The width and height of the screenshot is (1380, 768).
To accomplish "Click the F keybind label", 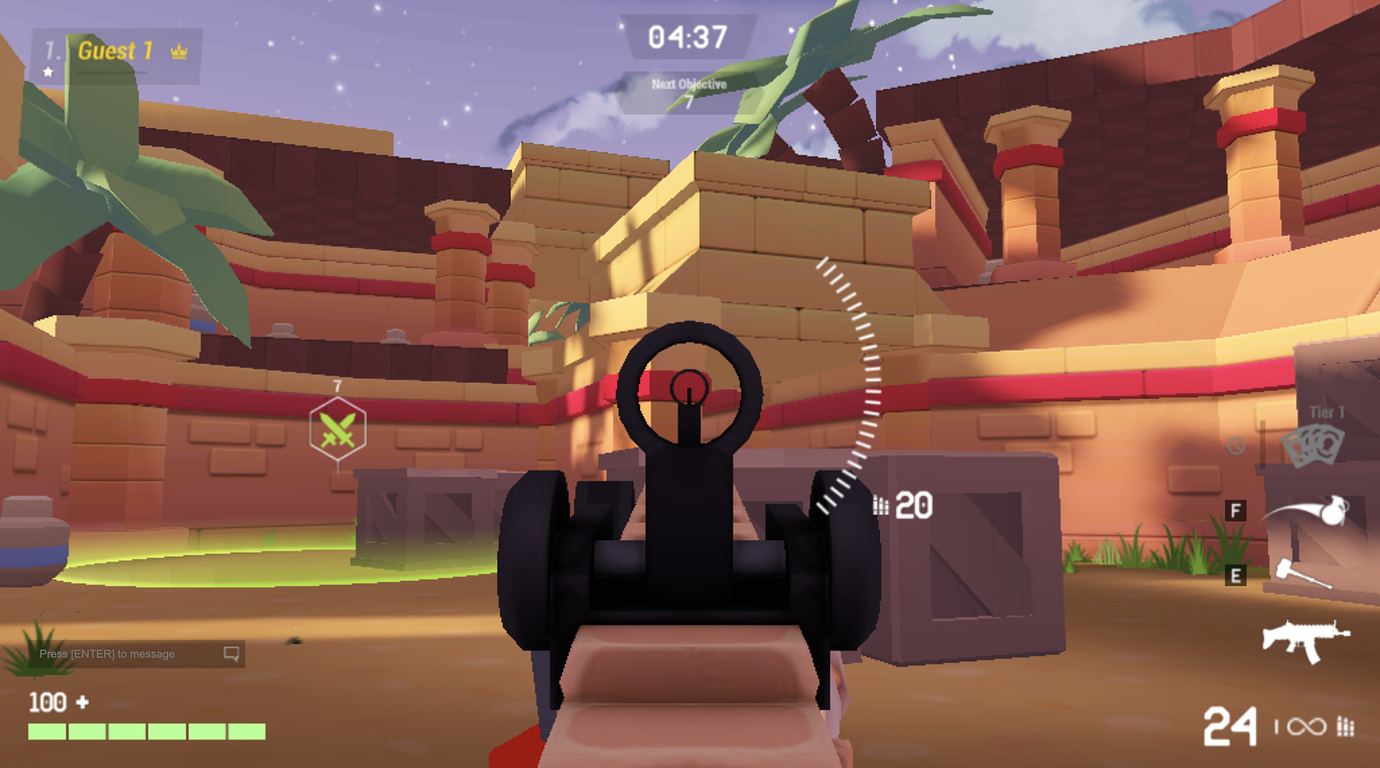I will (x=1237, y=511).
